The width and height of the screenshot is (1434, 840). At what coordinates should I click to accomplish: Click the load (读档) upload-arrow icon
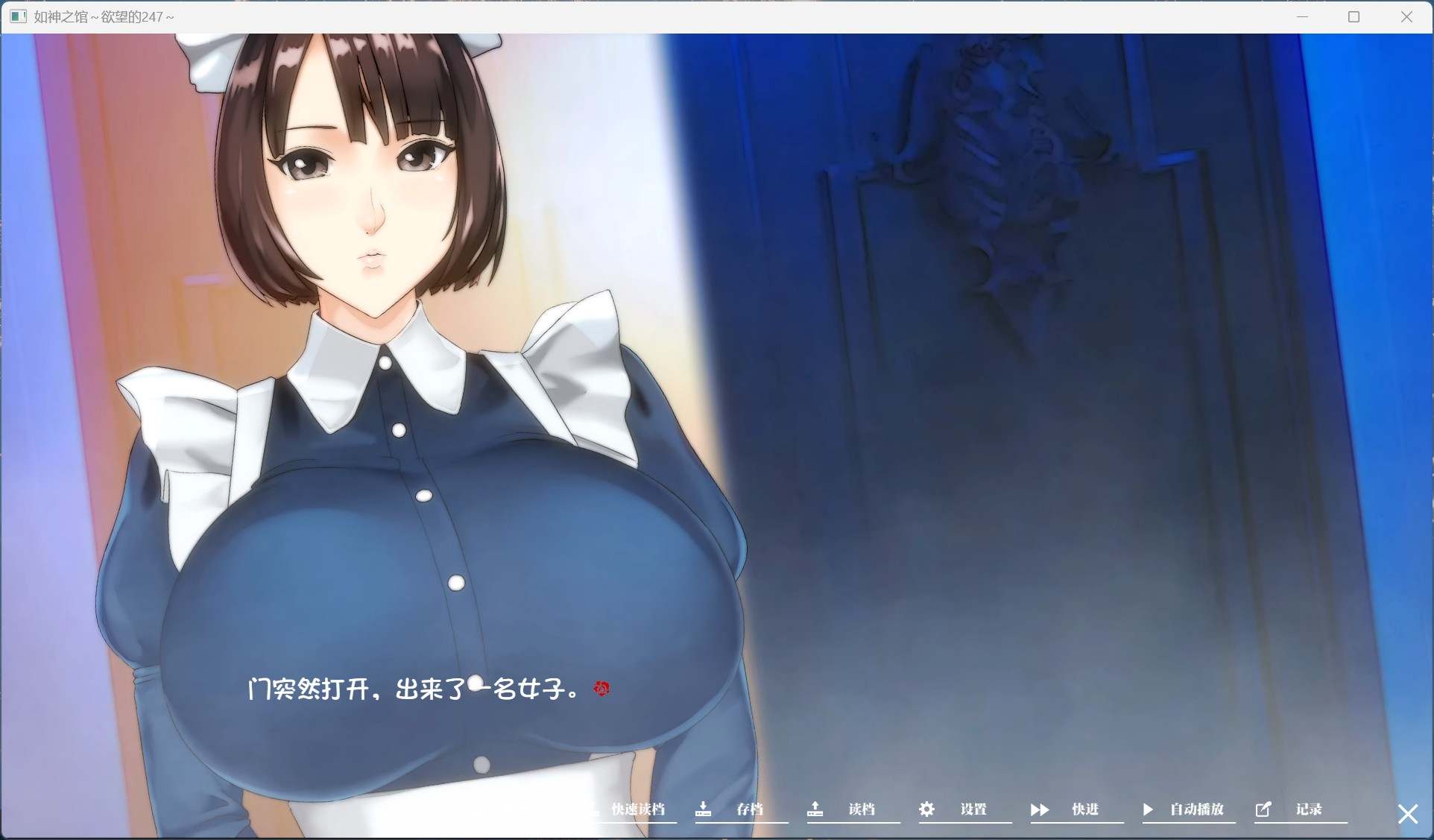point(815,809)
